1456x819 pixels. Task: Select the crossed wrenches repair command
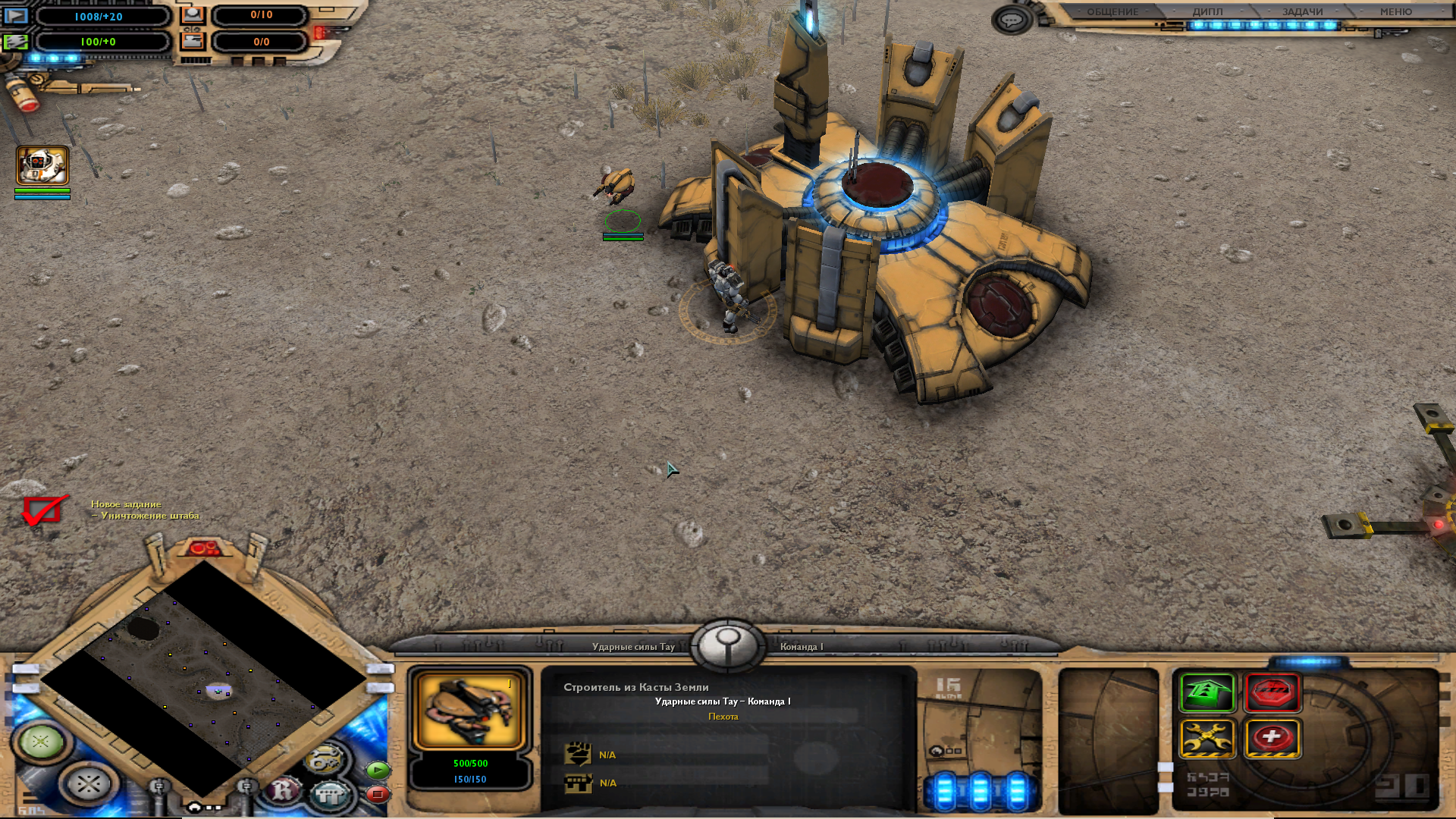(x=1207, y=738)
